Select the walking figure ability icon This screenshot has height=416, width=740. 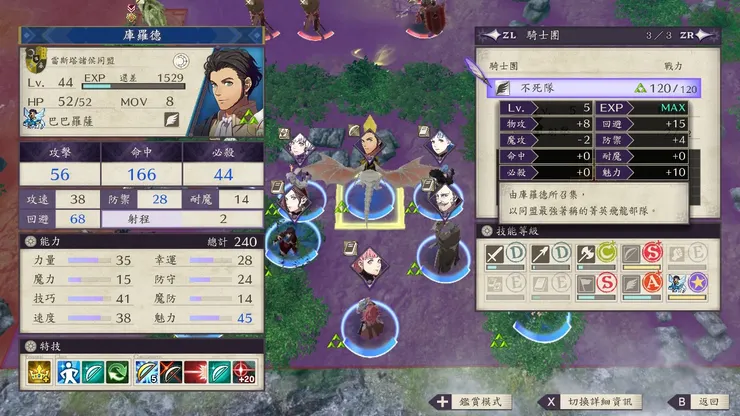click(68, 372)
